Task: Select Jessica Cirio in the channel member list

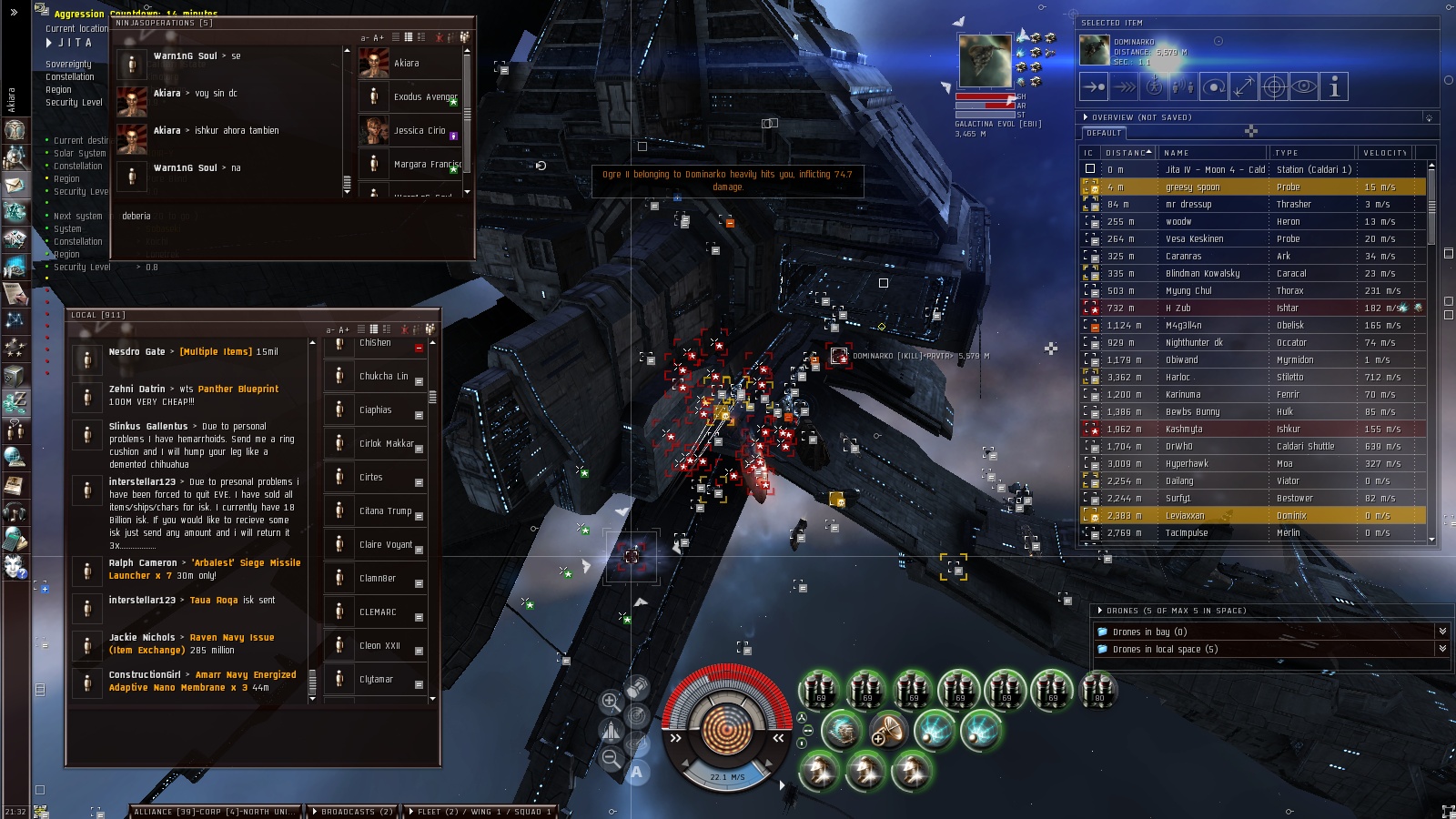Action: [419, 131]
